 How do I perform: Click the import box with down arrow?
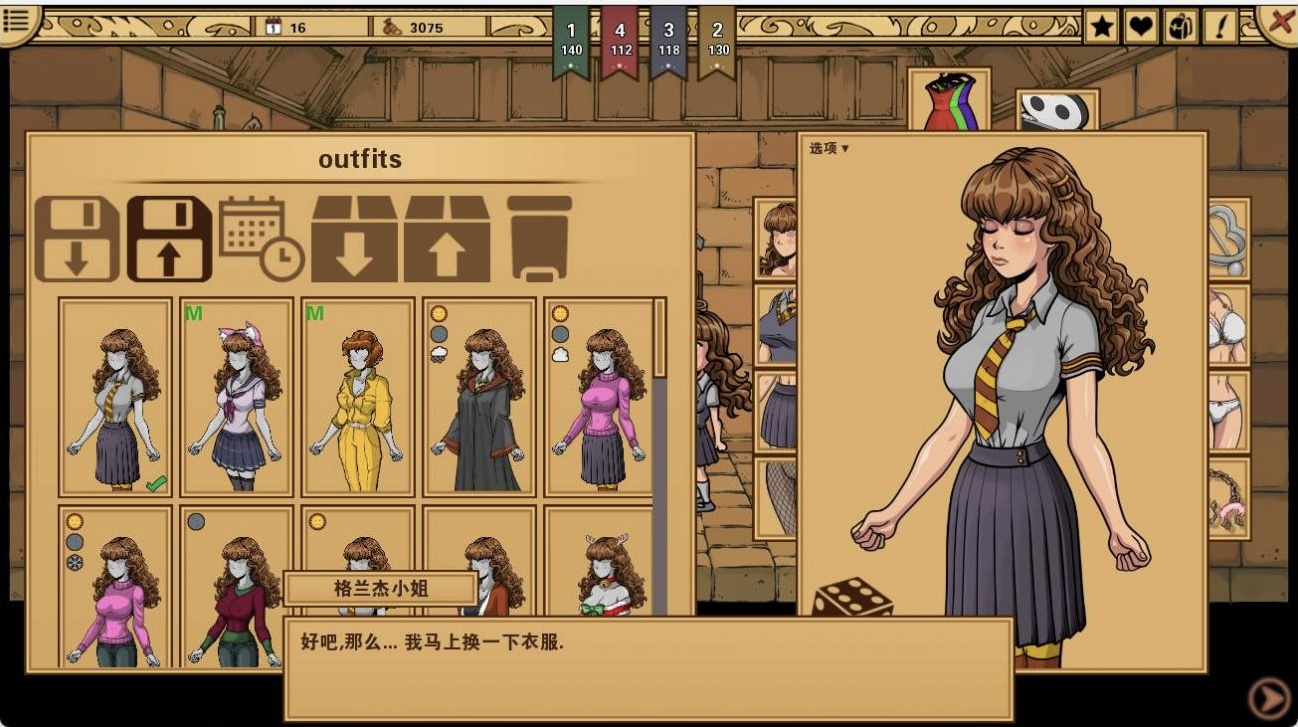(354, 239)
